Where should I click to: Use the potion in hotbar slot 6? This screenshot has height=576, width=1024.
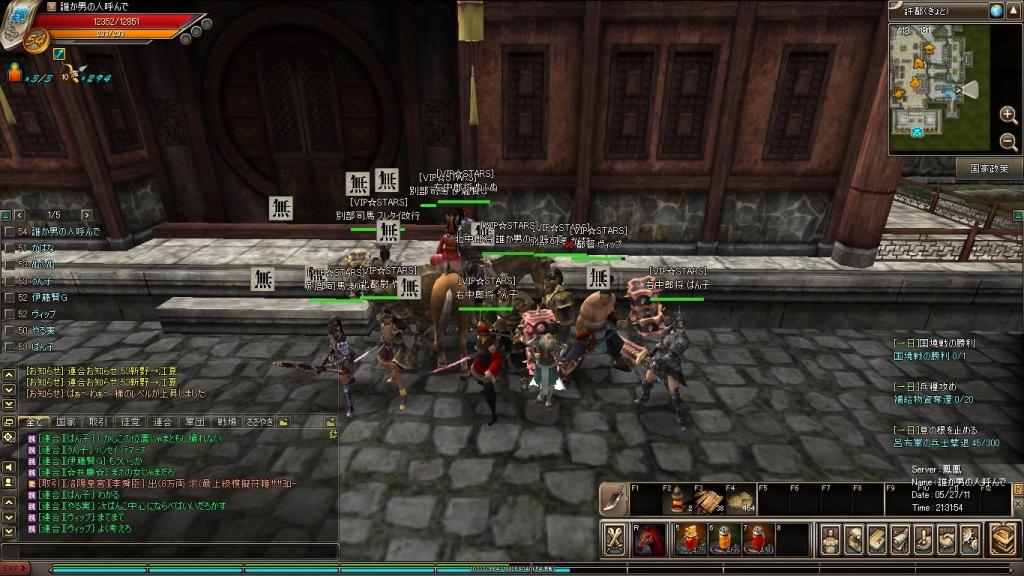[724, 540]
